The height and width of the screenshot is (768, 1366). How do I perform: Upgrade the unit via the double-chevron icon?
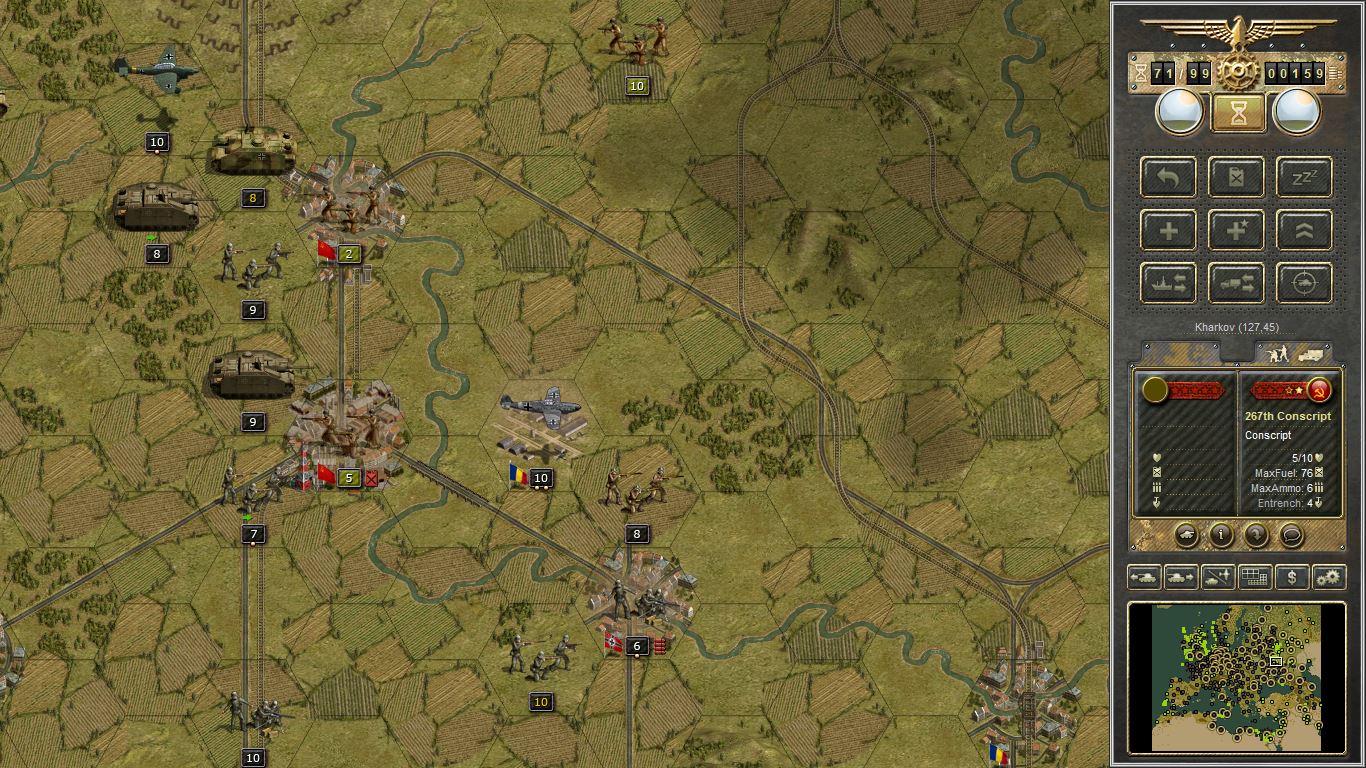point(1303,229)
